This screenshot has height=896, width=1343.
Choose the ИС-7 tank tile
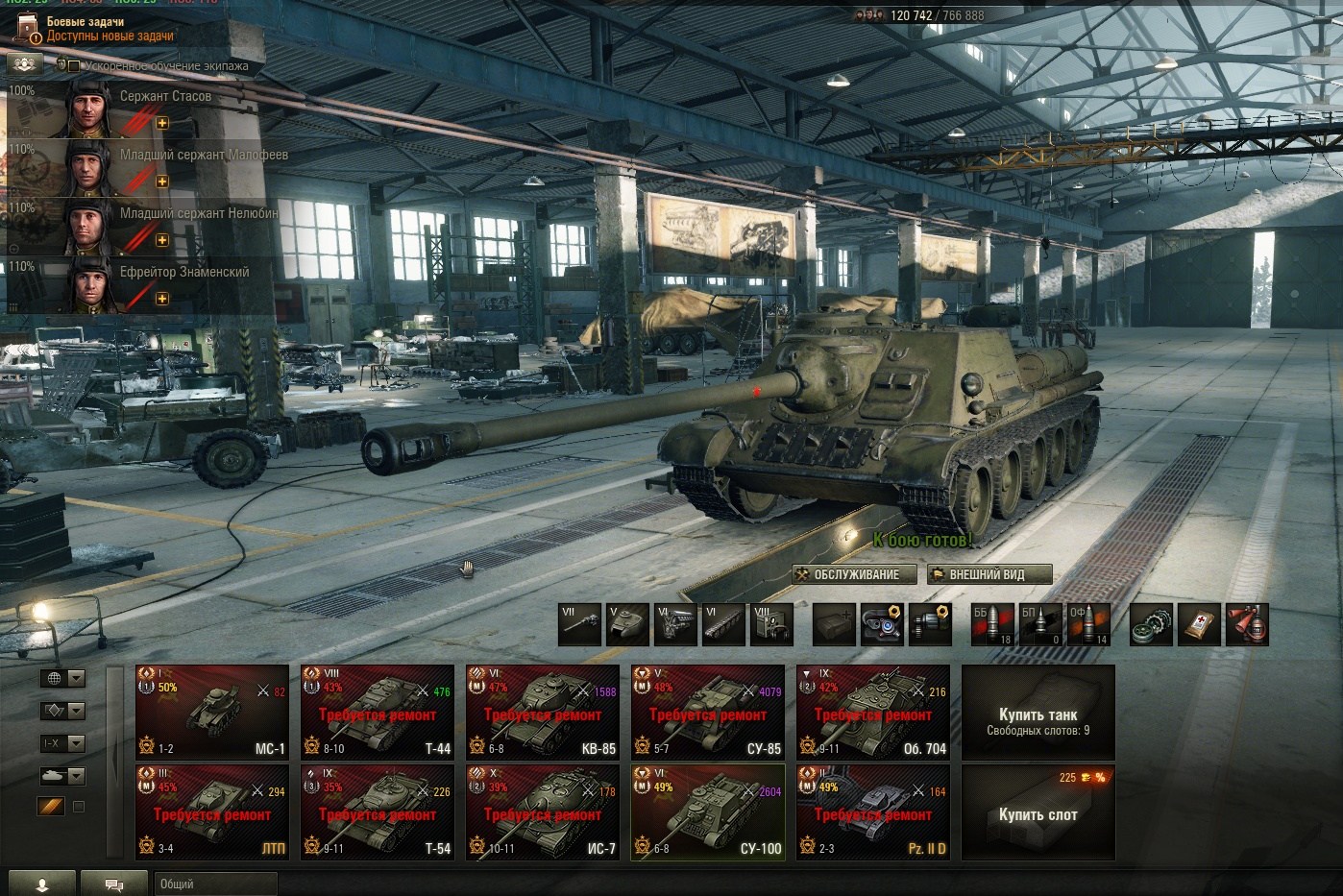(543, 812)
